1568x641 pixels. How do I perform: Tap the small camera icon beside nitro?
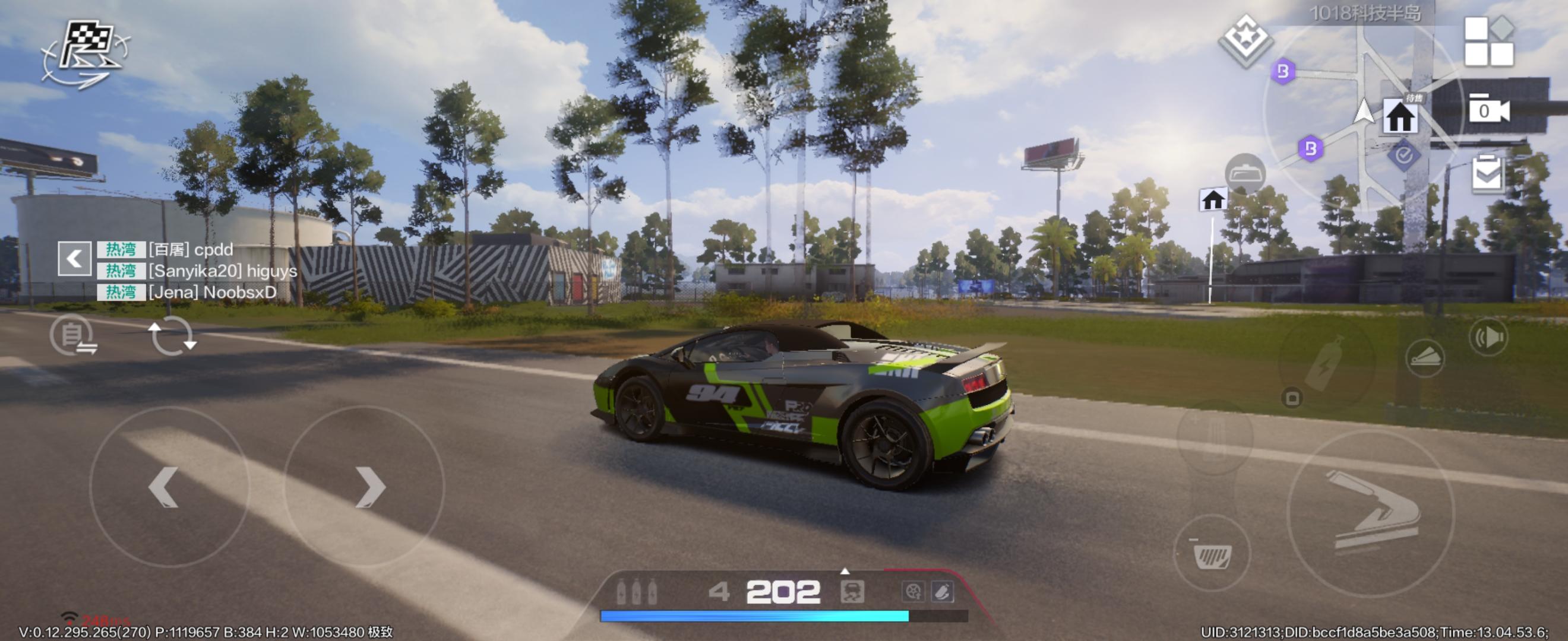click(x=1292, y=398)
